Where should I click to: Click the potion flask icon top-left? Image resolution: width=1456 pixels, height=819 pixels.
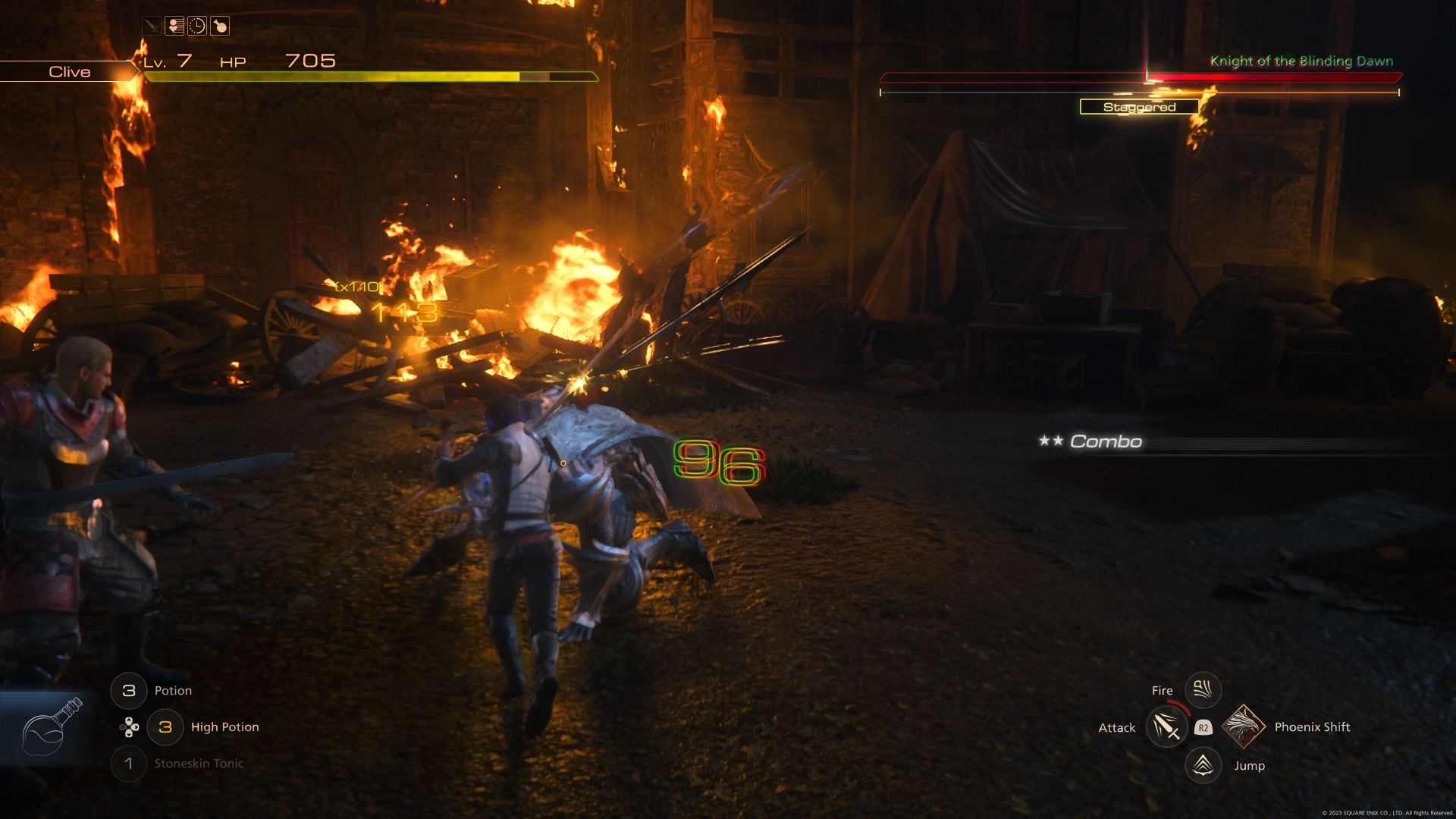click(220, 26)
